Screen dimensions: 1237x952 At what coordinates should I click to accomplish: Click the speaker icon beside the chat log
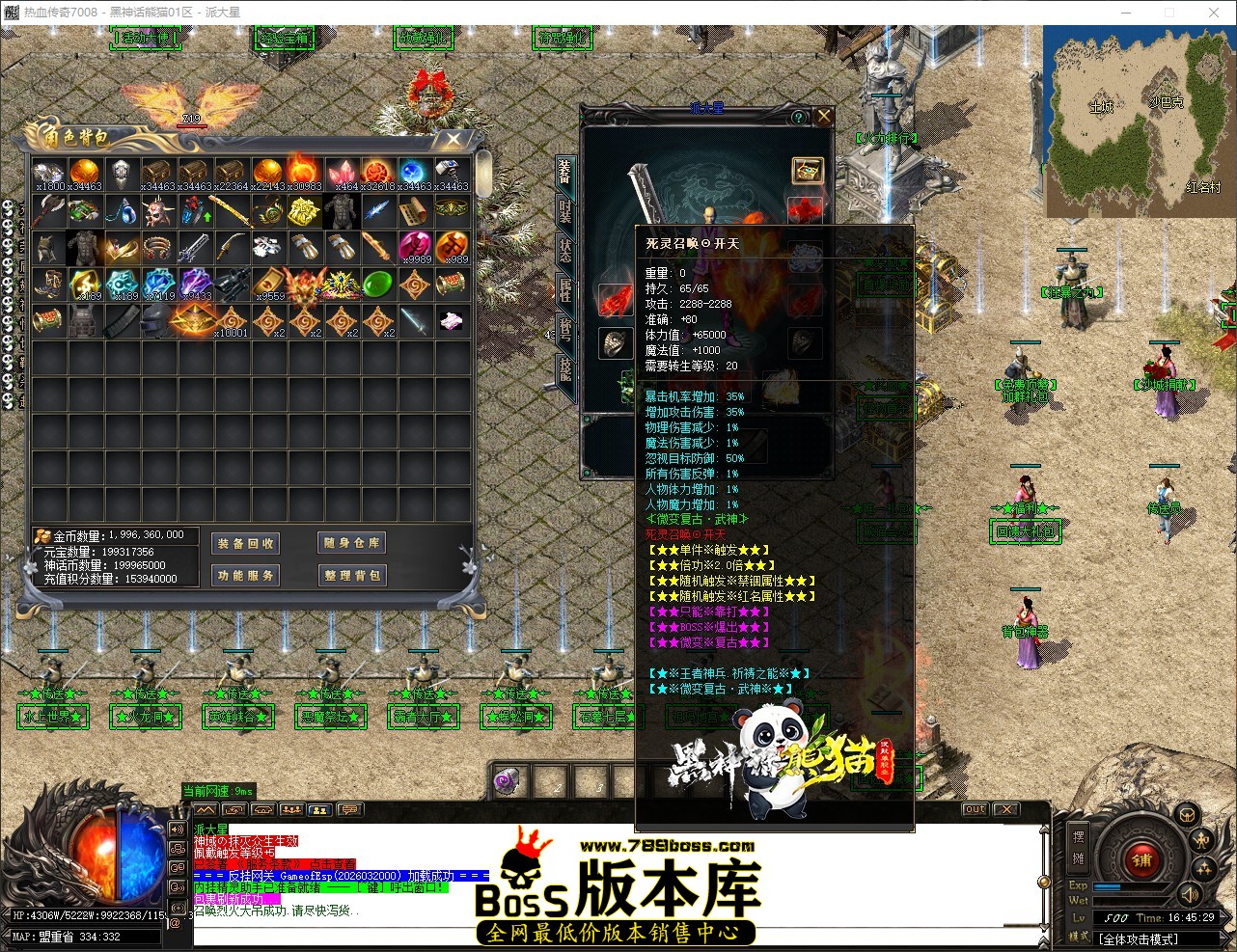point(177,830)
